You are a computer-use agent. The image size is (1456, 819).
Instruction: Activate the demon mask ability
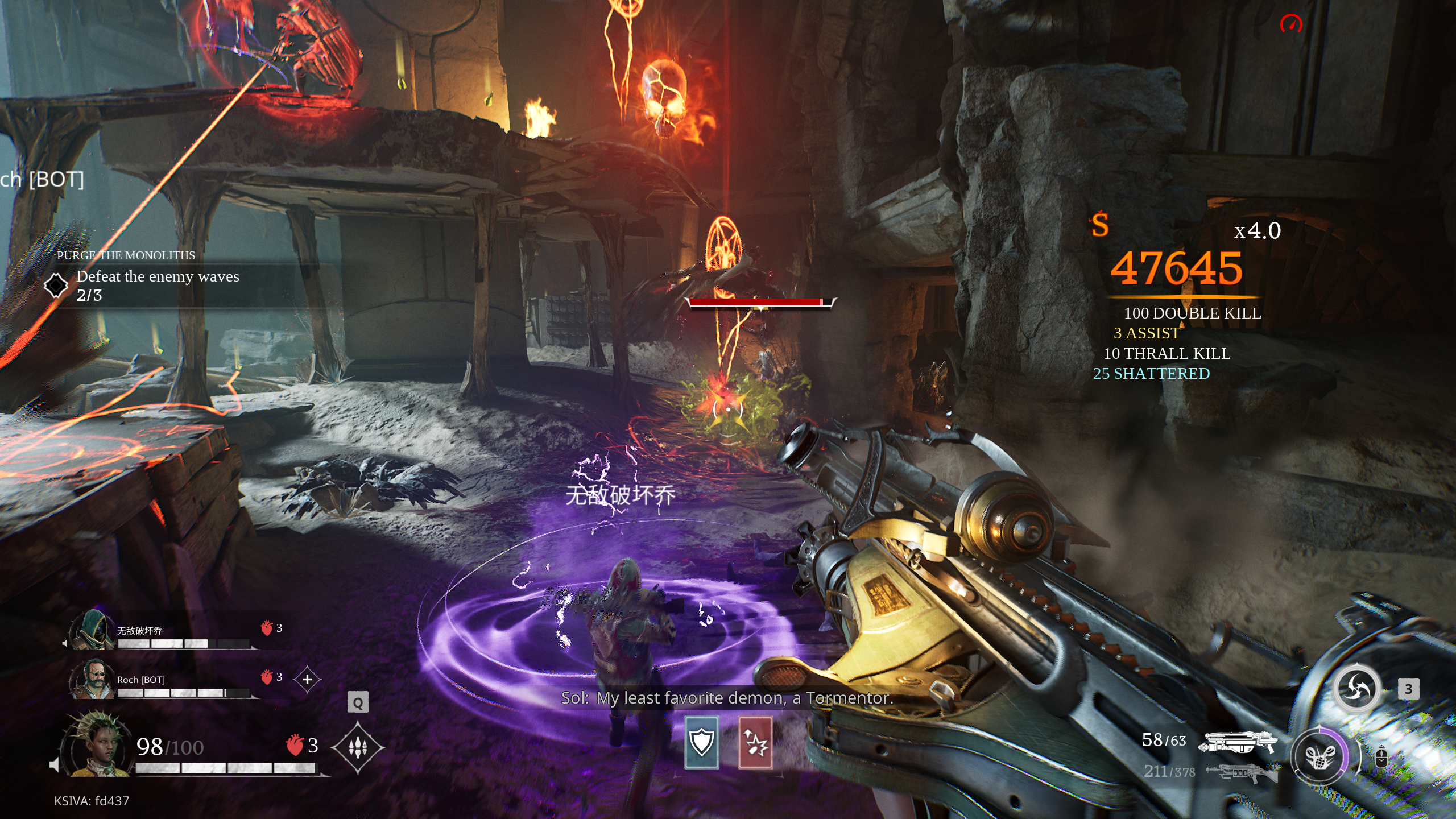coord(1319,756)
